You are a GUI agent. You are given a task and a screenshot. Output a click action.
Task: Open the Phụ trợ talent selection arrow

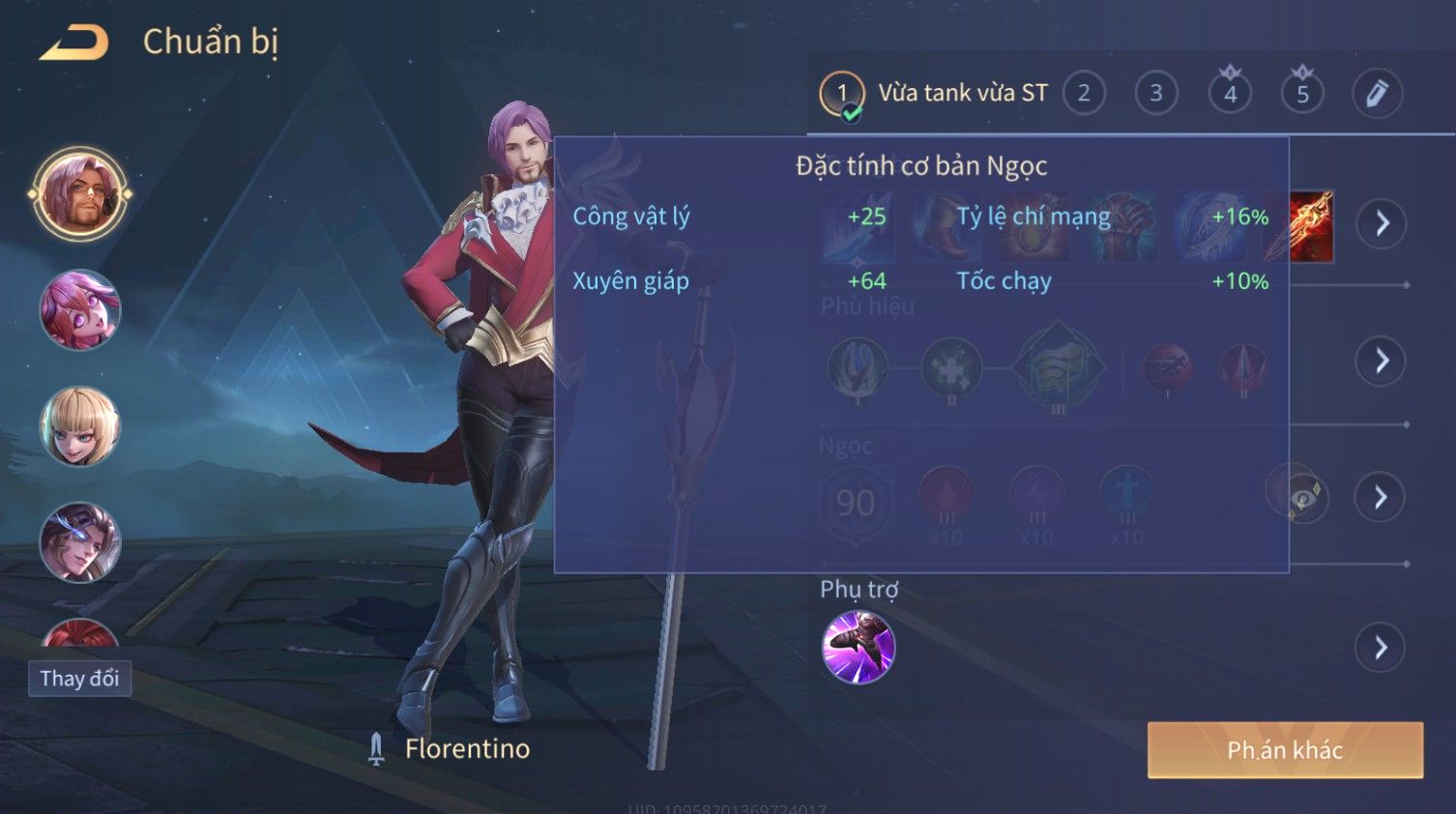[x=1381, y=648]
